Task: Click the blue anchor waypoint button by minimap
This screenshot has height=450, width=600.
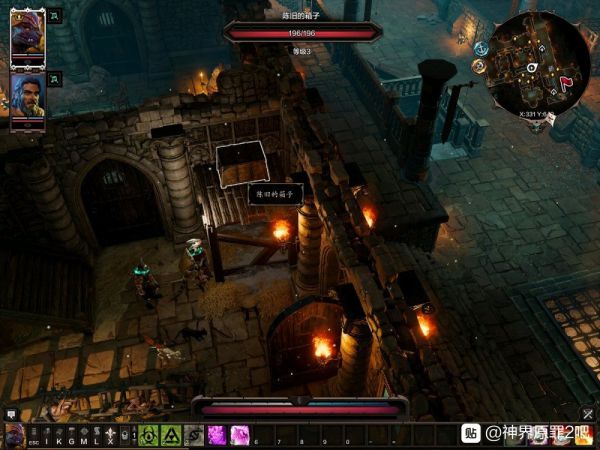Action: (x=481, y=48)
